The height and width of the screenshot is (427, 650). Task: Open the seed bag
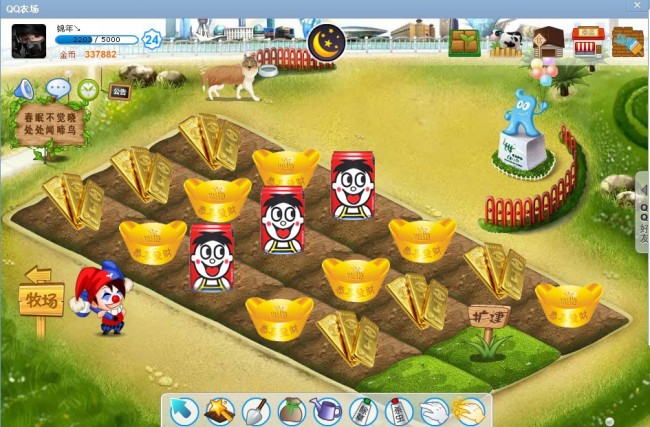(x=292, y=411)
